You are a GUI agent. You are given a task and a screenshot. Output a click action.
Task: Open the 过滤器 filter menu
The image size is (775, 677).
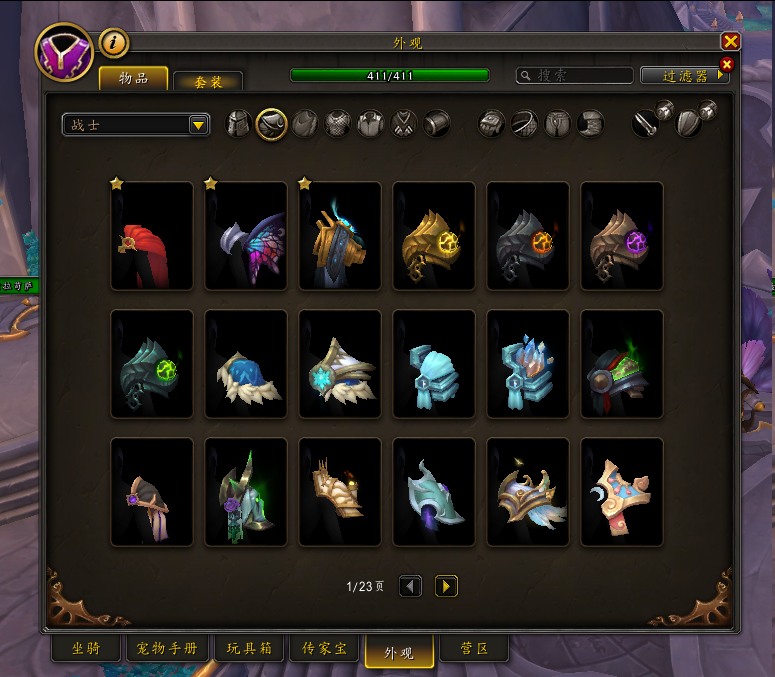(x=685, y=75)
